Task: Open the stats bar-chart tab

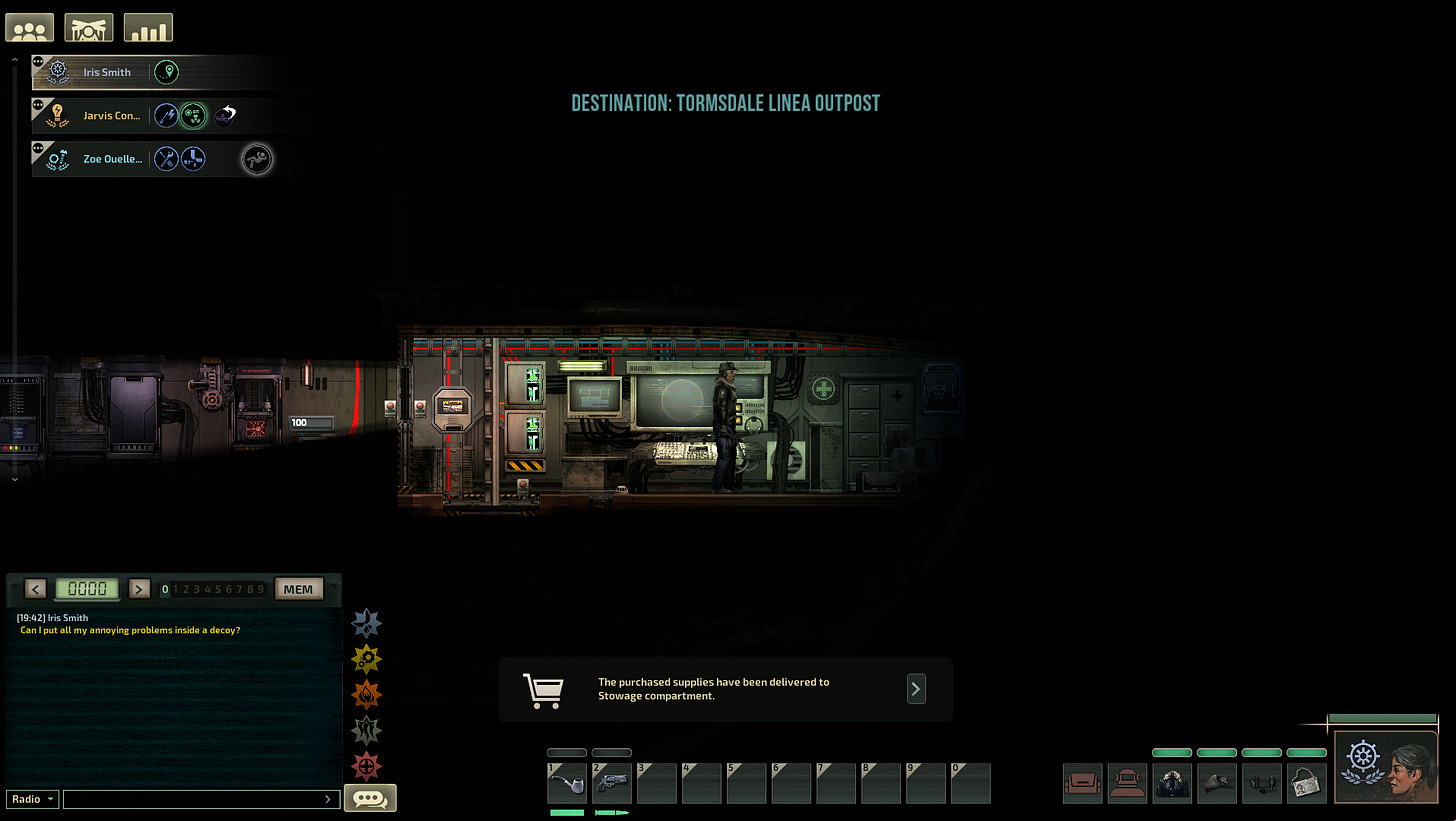Action: 148,27
